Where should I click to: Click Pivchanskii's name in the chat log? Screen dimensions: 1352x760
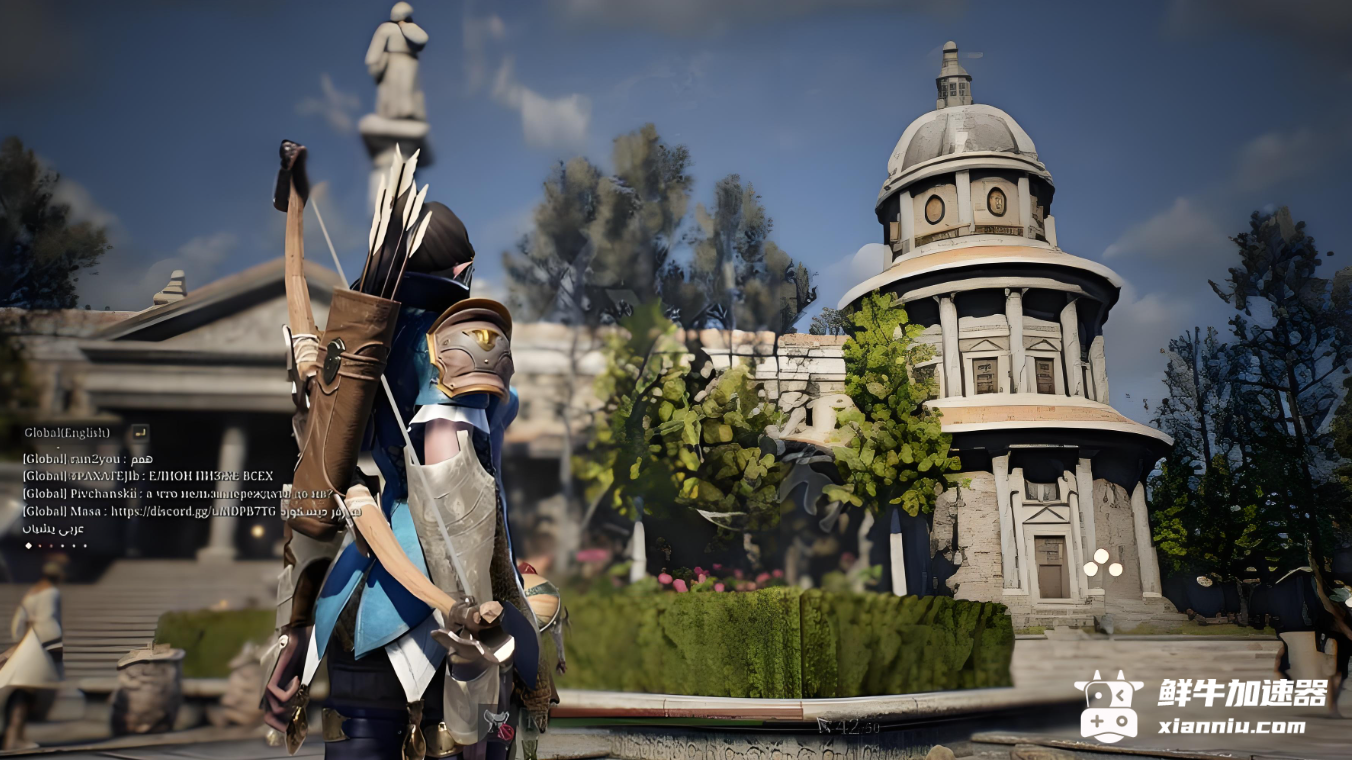(x=102, y=494)
